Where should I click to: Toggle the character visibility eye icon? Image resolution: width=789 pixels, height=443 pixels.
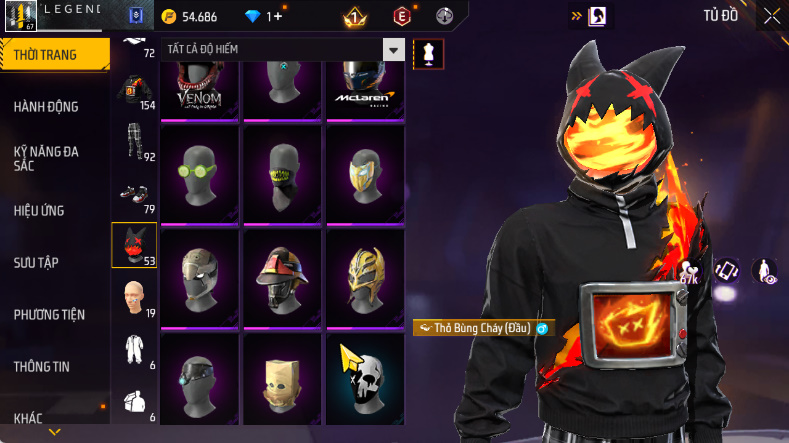[x=764, y=270]
